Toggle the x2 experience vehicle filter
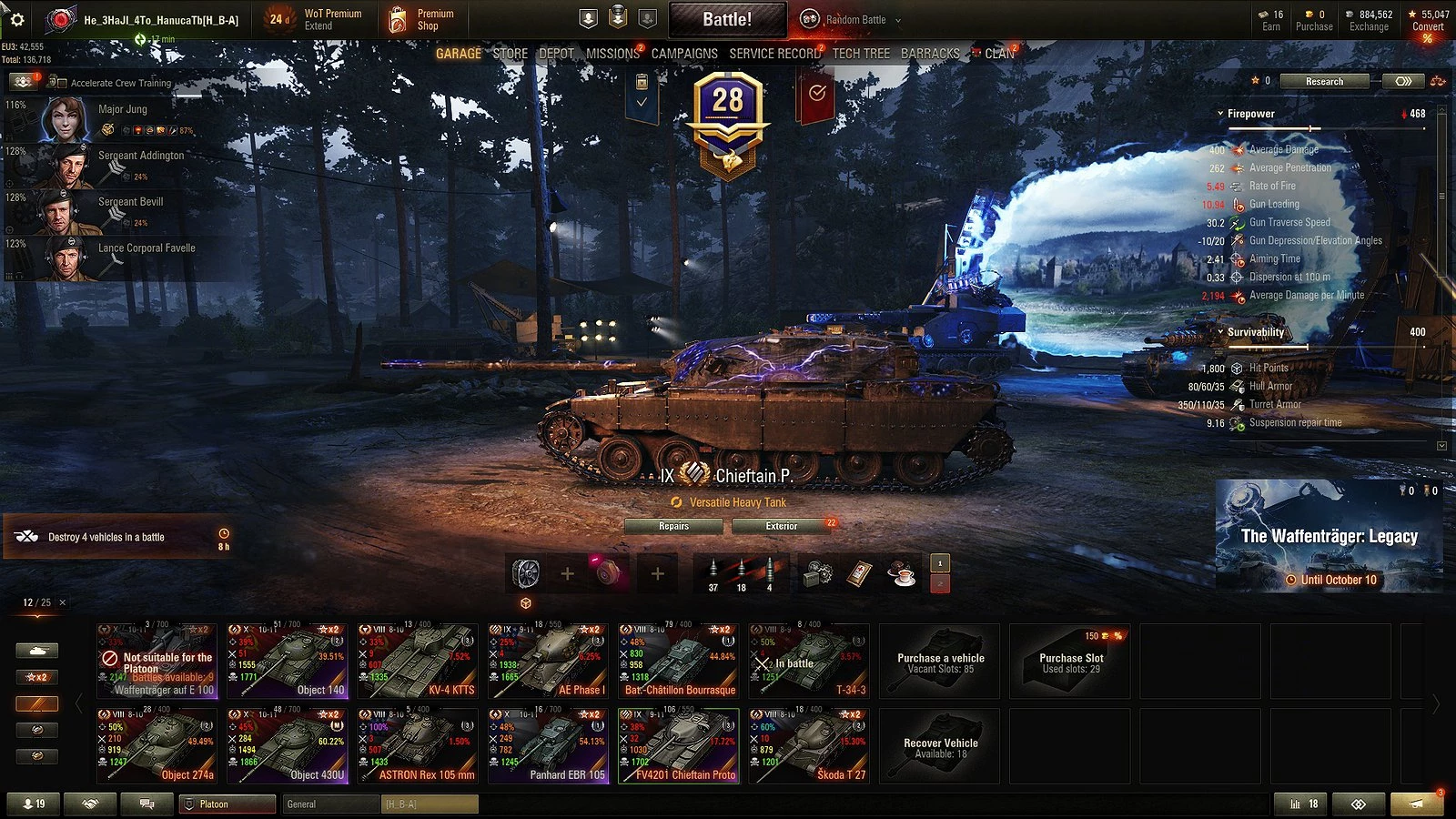This screenshot has height=819, width=1456. [x=36, y=677]
